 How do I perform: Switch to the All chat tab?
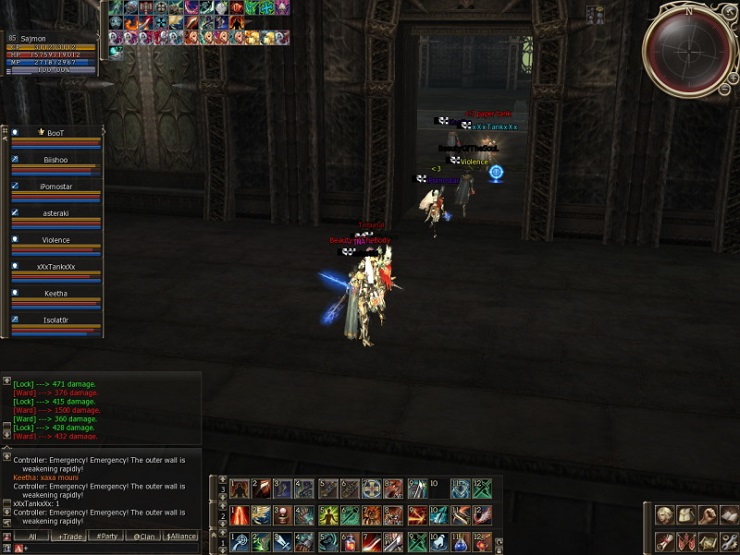(x=32, y=536)
